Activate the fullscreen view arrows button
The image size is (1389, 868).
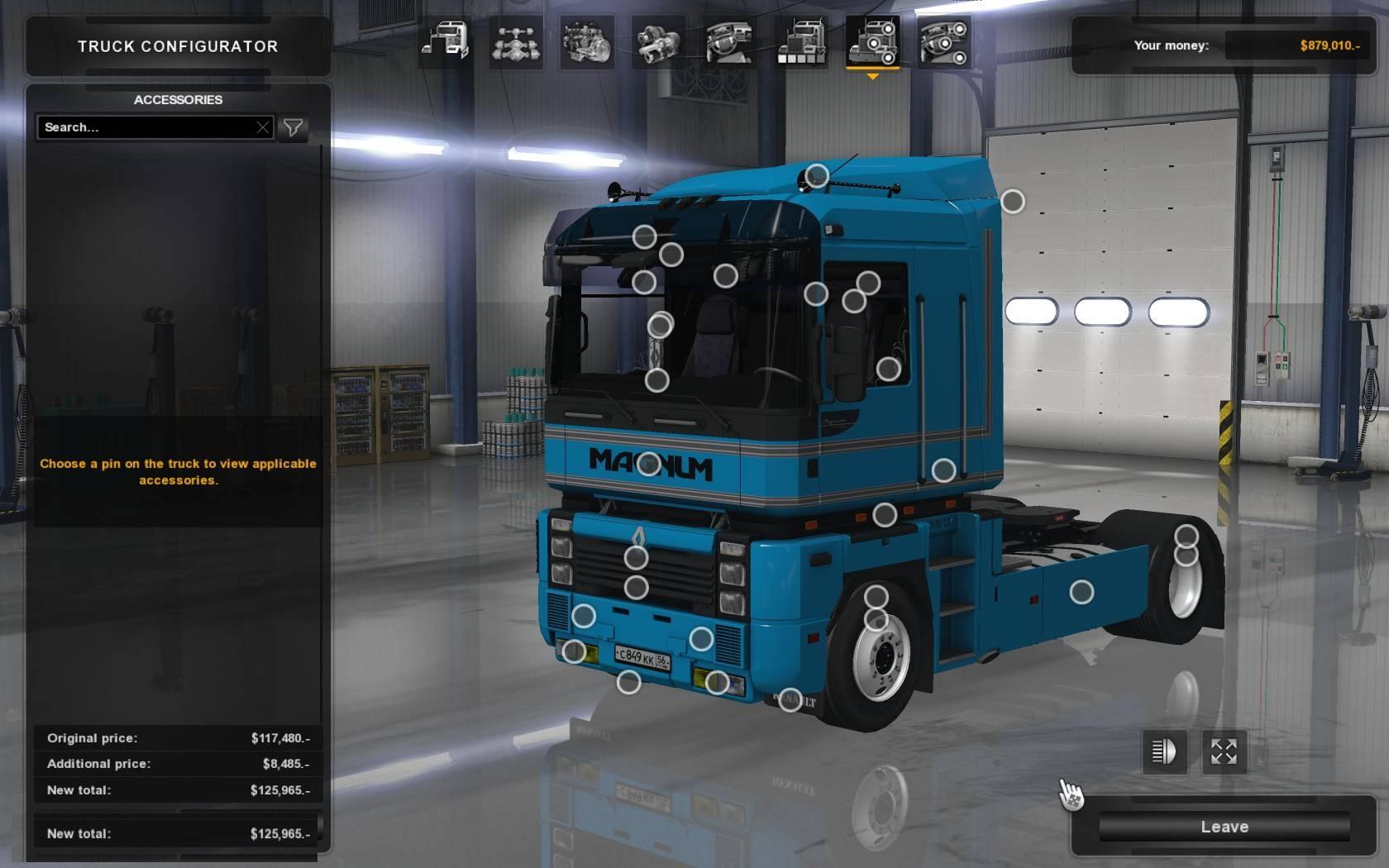[1224, 751]
